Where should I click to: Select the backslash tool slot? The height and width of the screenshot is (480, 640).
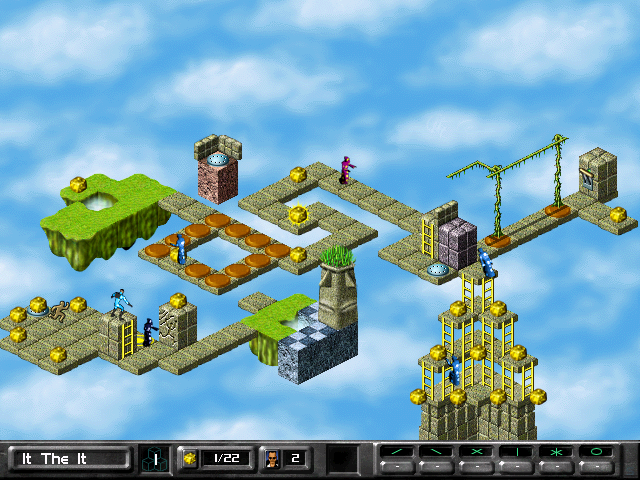point(438,453)
